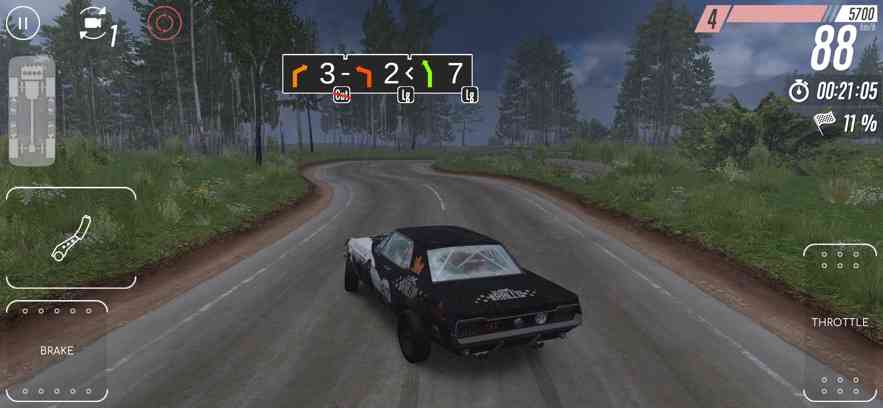
Task: Hit the BRAKE pedal
Action: point(57,351)
